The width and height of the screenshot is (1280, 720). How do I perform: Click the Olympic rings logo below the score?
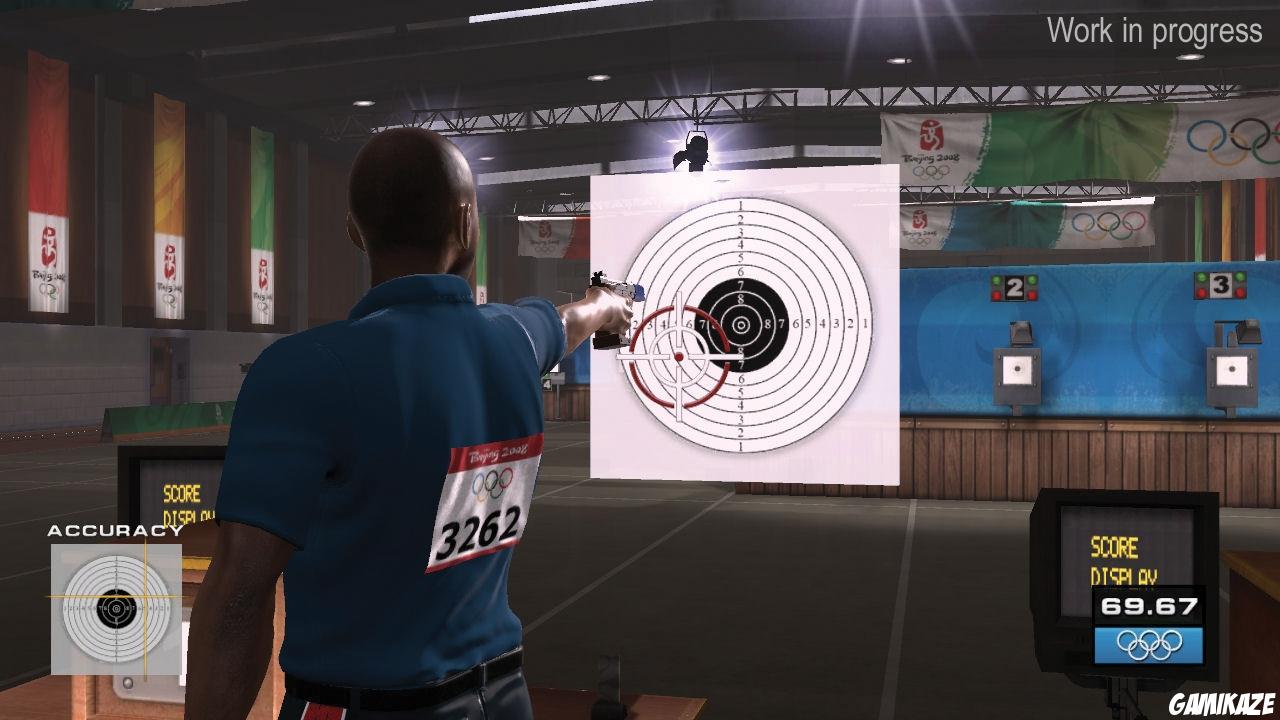1148,644
